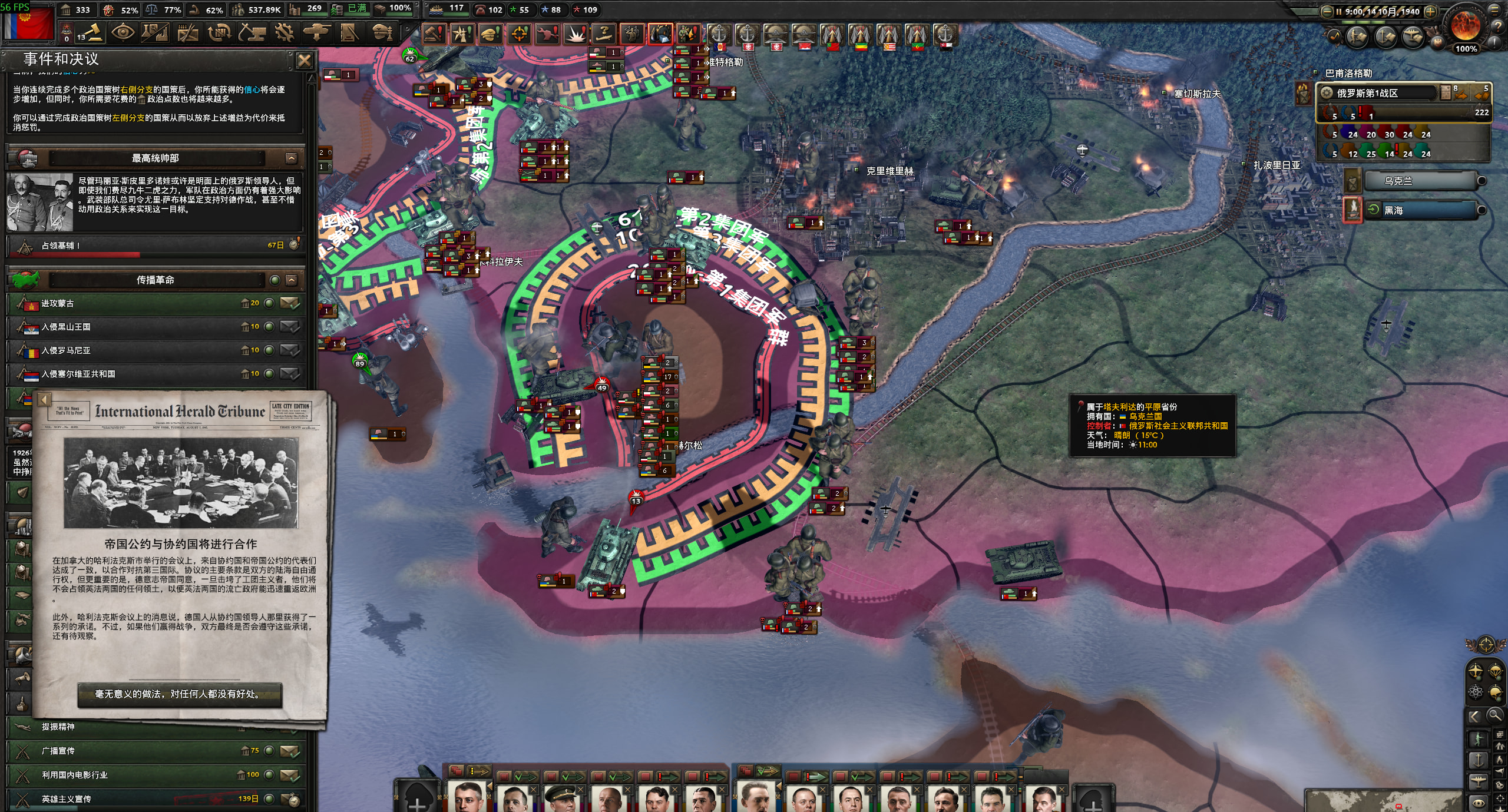Screen dimensions: 1508x812
Task: Open the country flag political overview
Action: [28, 24]
